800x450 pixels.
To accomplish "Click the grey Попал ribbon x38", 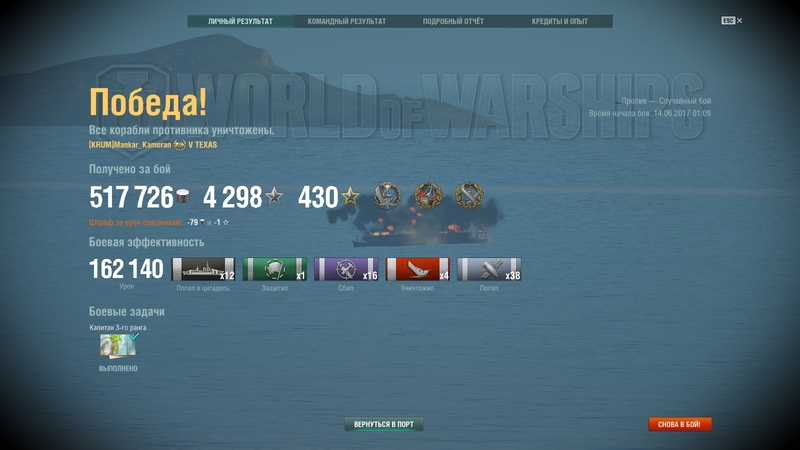I will (489, 269).
